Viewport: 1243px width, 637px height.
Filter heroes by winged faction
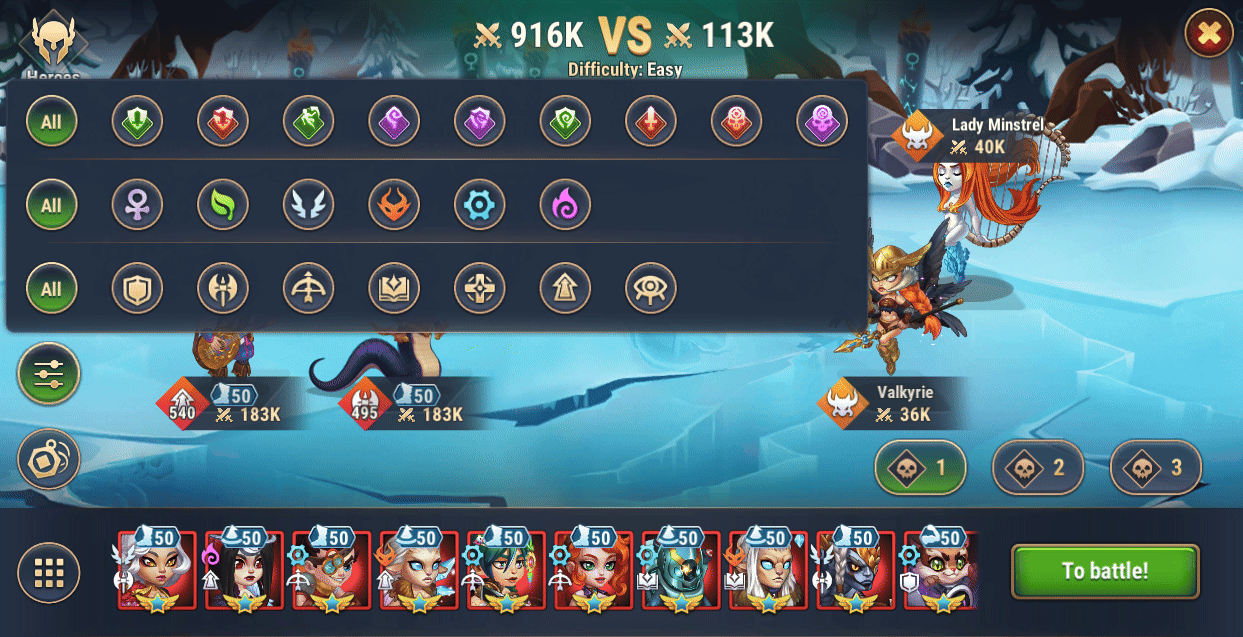[308, 205]
